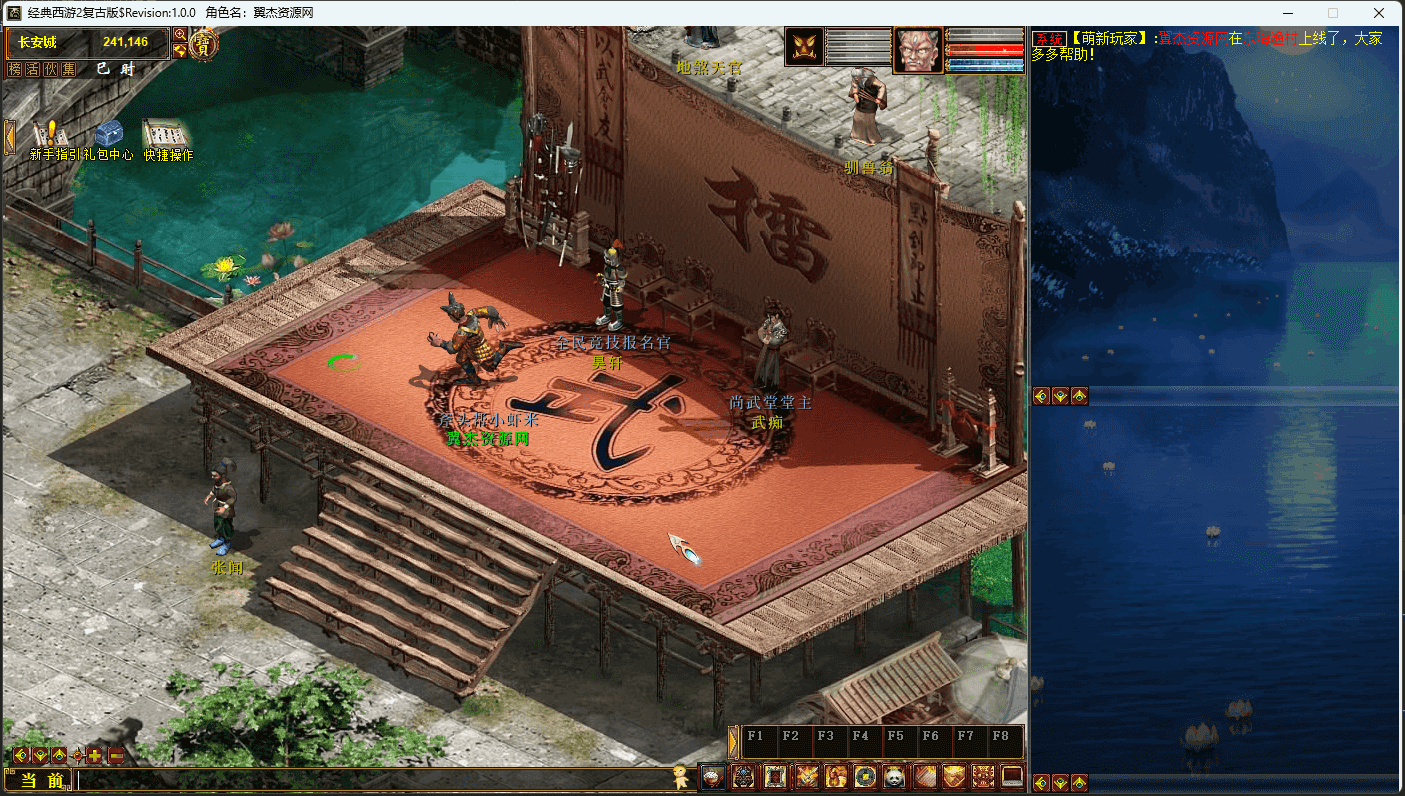
Task: Click the magnifying glass map button
Action: click(180, 35)
